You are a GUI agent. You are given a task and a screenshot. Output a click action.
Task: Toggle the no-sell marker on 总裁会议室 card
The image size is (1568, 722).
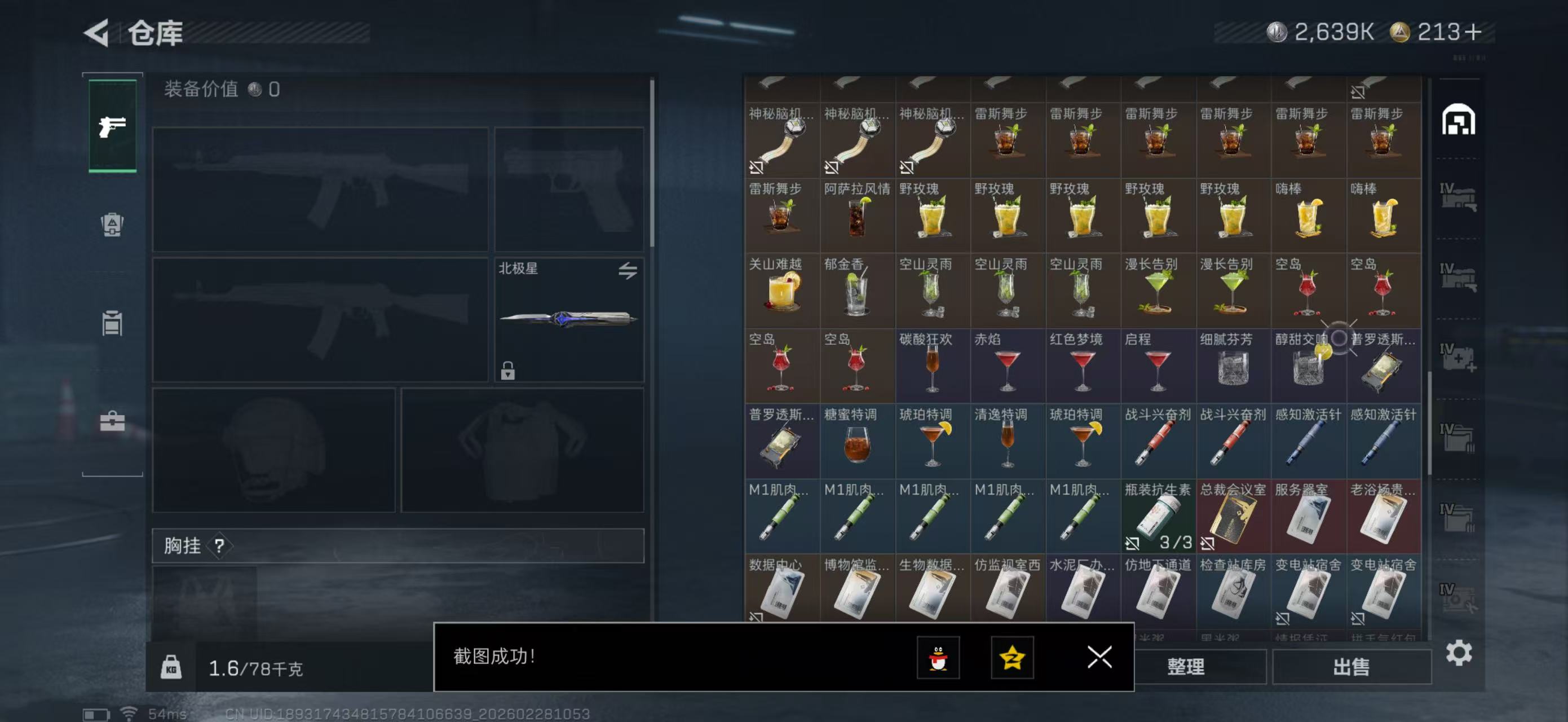1209,543
